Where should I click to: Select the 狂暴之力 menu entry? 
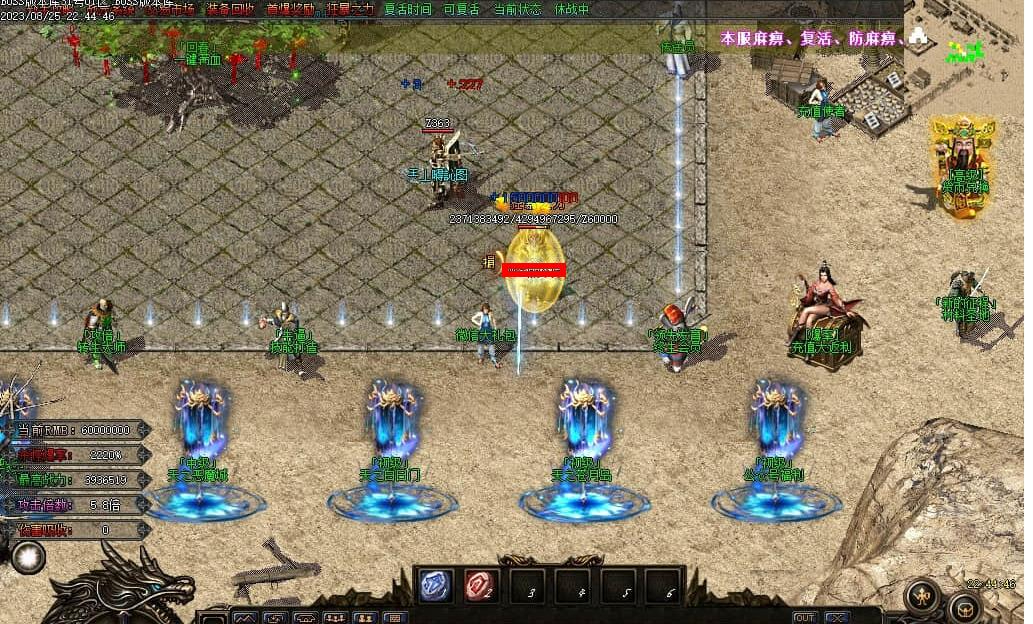coord(348,9)
